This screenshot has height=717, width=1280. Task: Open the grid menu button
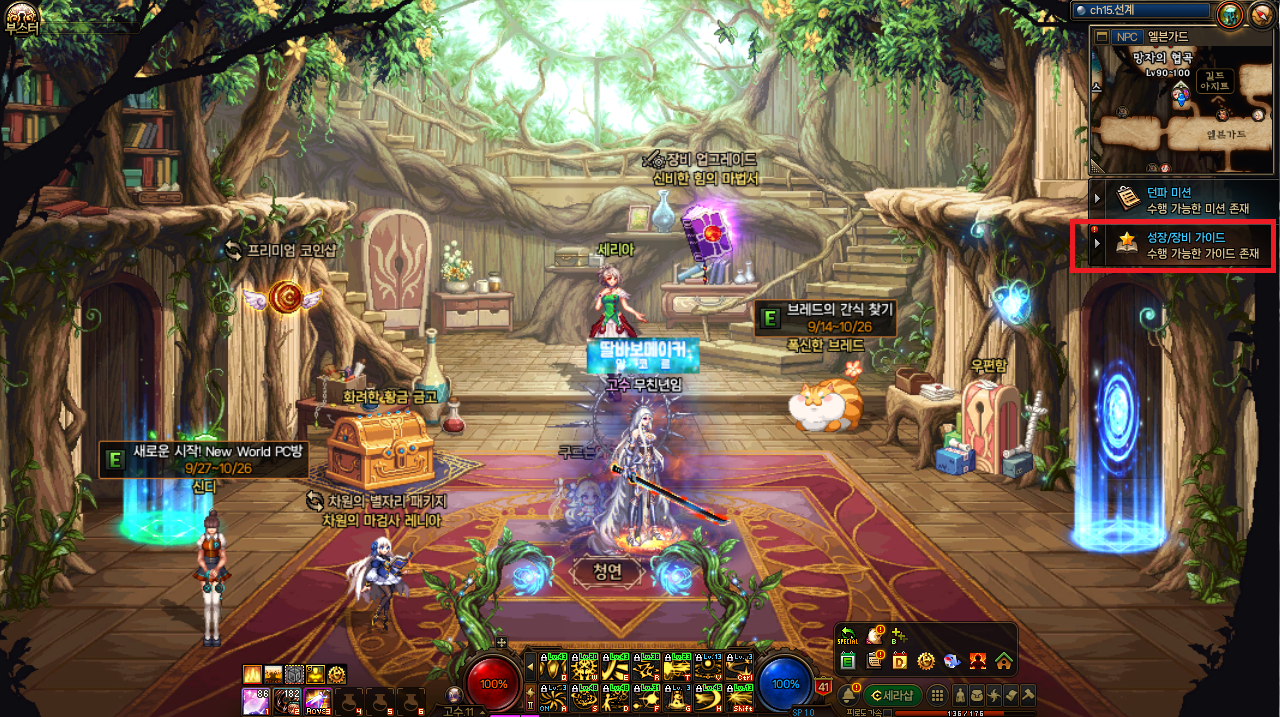coord(937,695)
